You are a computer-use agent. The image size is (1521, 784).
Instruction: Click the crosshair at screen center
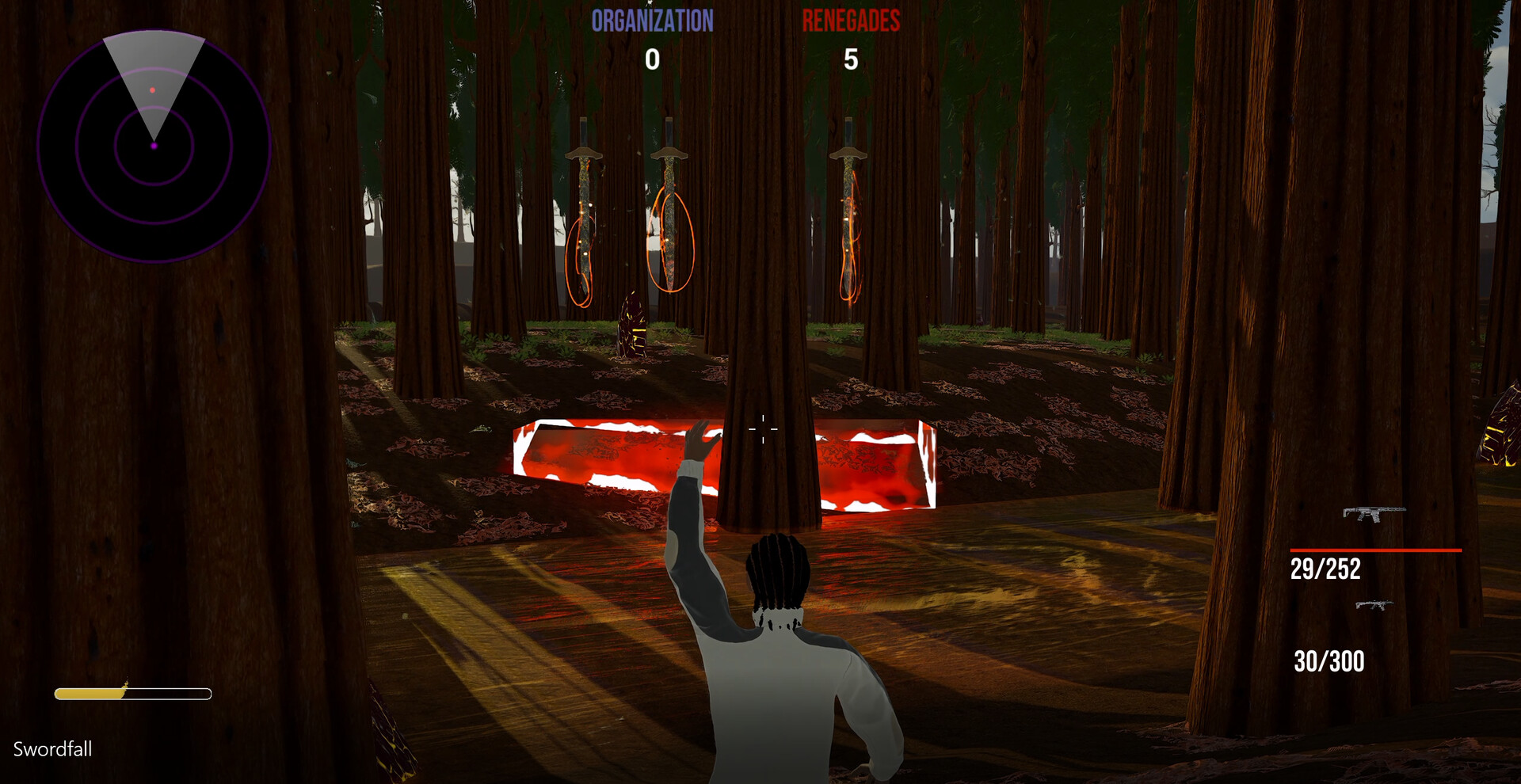point(763,428)
